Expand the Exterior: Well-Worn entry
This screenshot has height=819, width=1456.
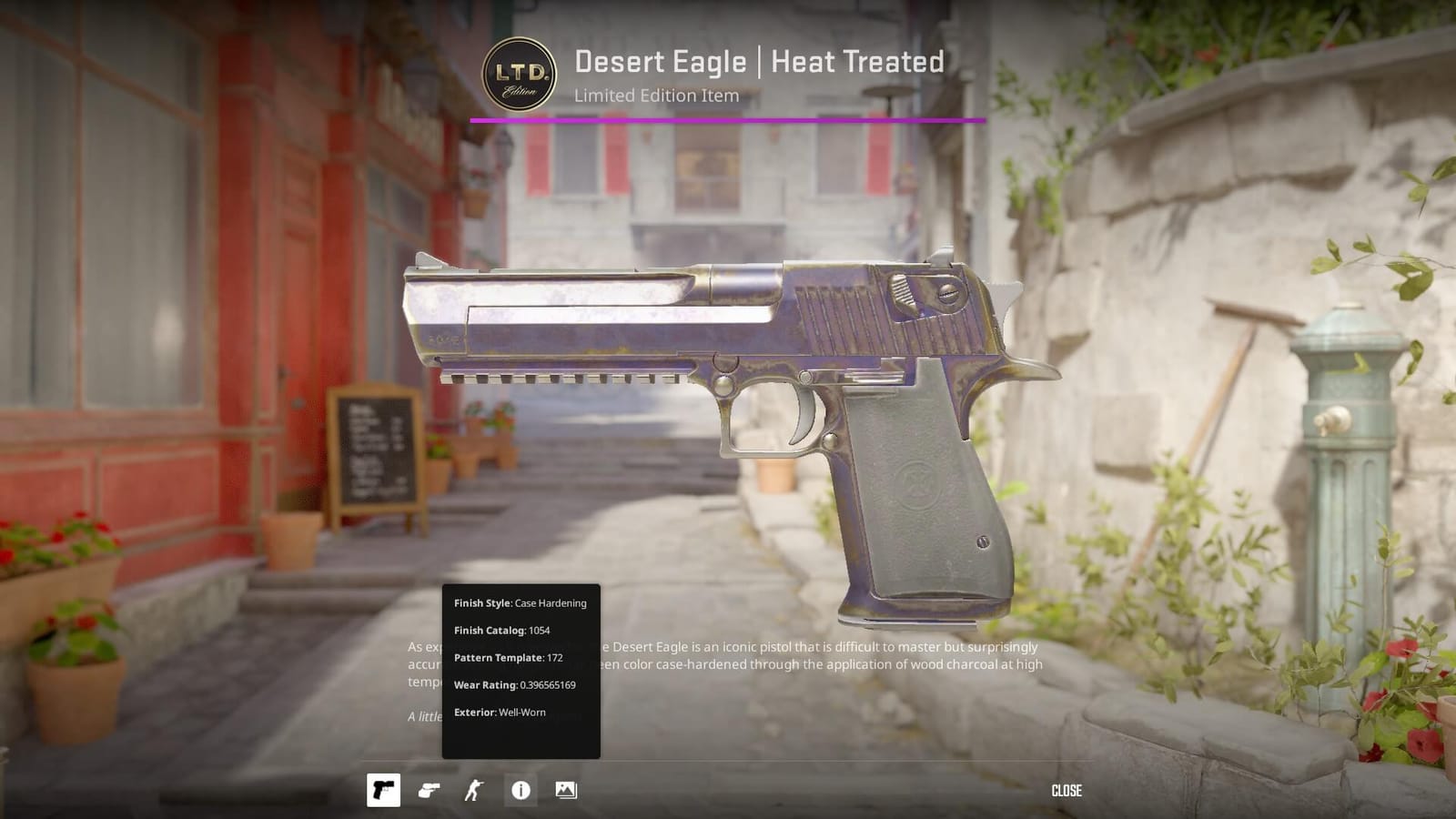tap(499, 713)
